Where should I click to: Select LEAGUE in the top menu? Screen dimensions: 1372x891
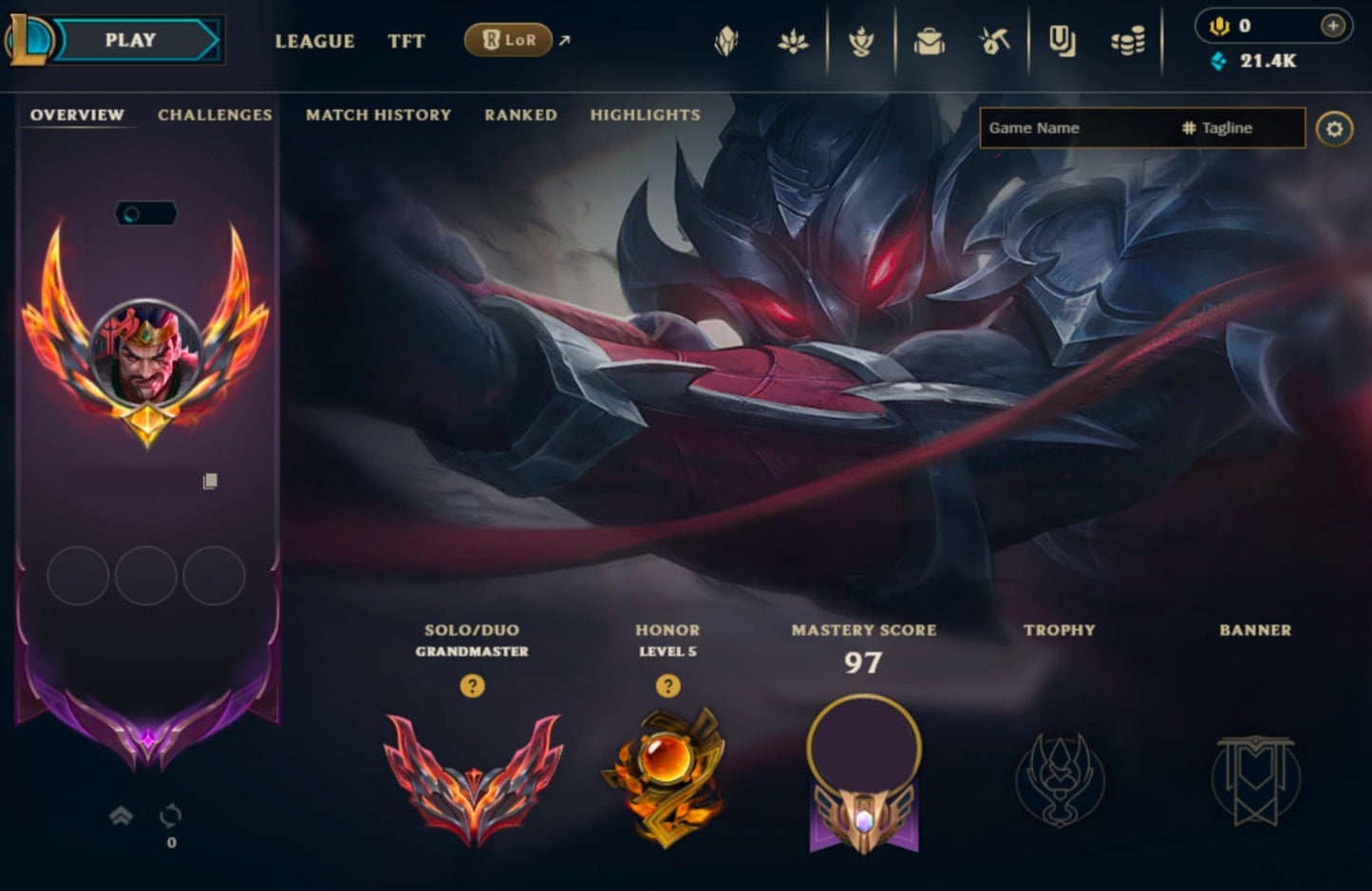(314, 41)
